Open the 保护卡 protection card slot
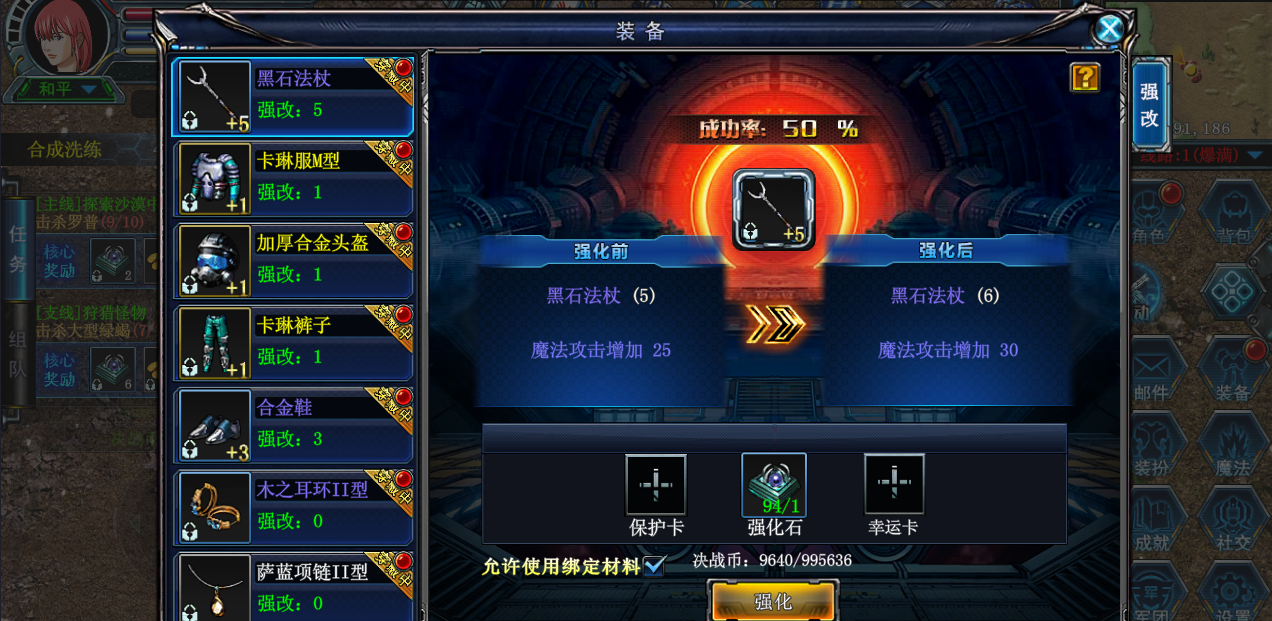Viewport: 1272px width, 621px height. (656, 485)
